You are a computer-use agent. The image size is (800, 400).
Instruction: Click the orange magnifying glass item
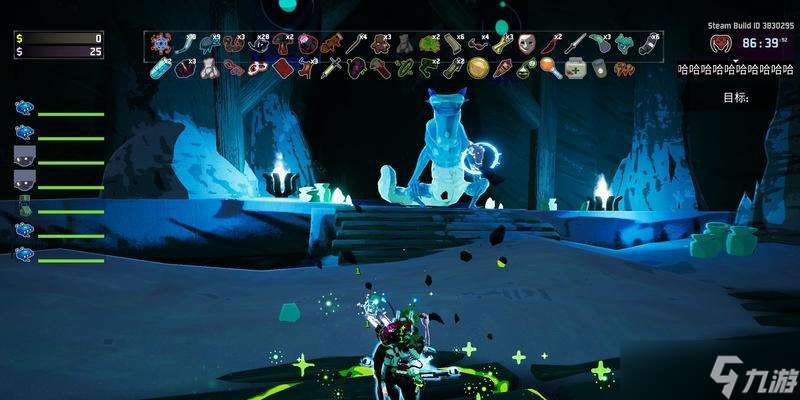550,67
